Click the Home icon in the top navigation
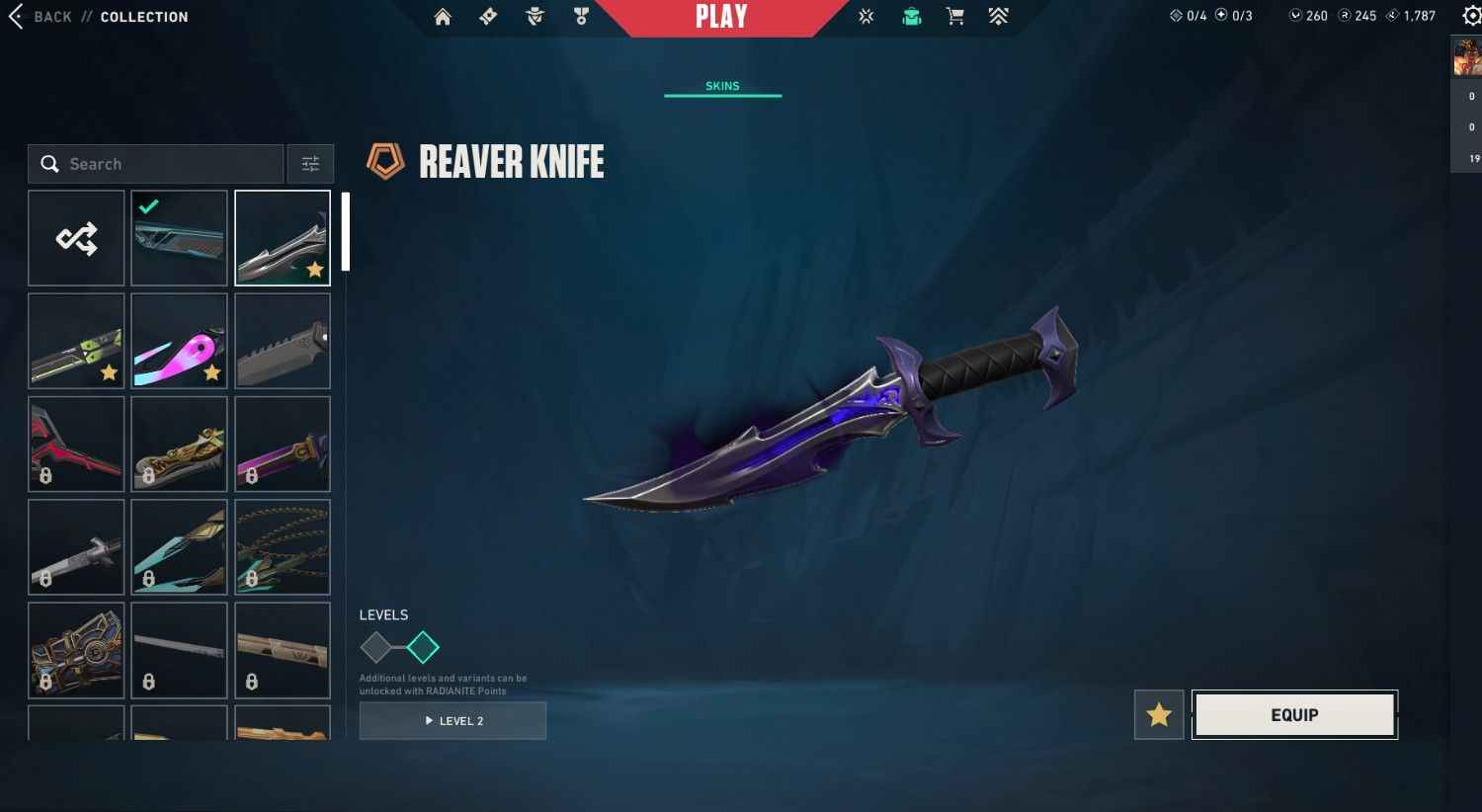Viewport: 1482px width, 812px height. (442, 17)
